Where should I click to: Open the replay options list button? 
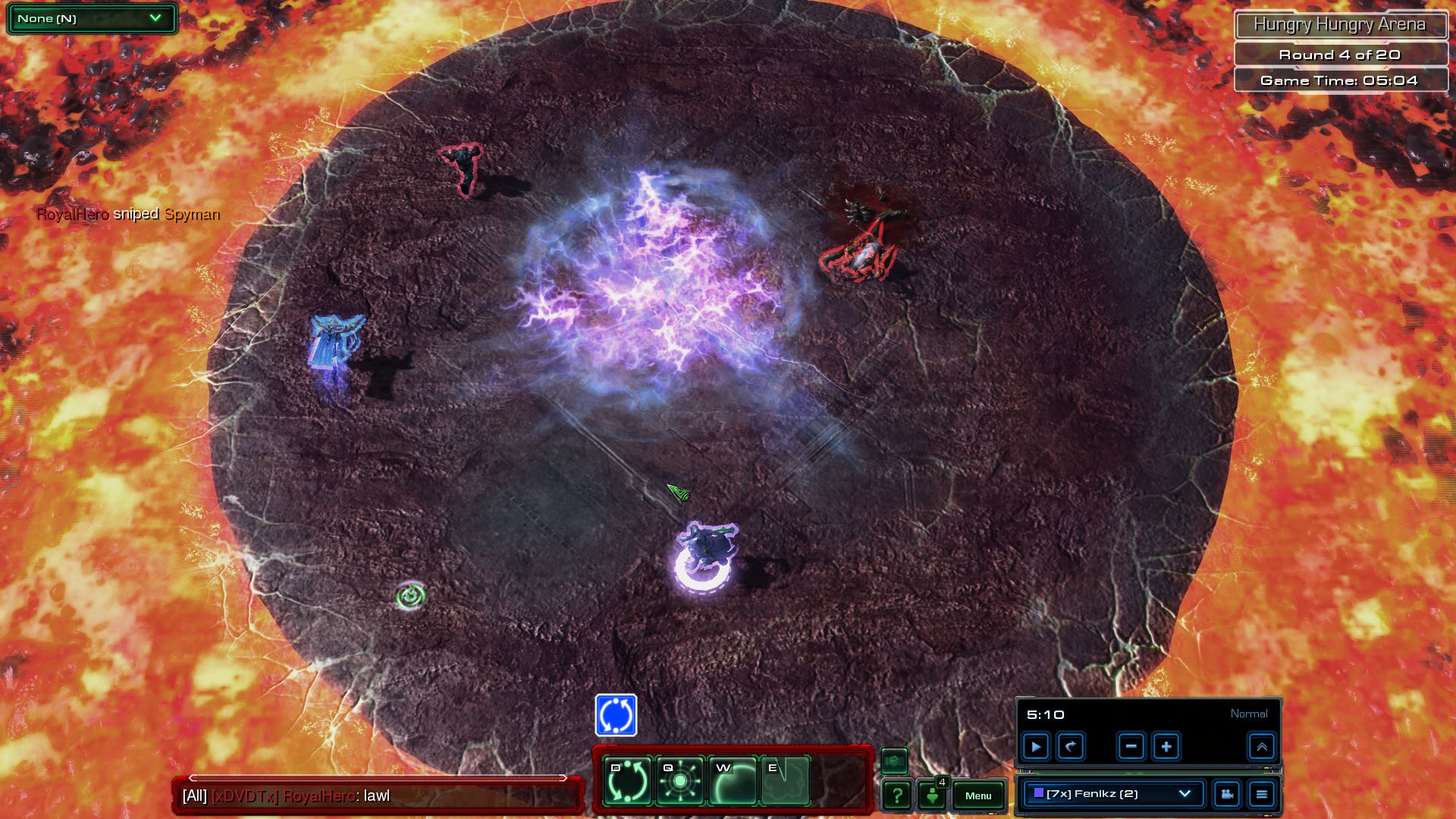[x=1262, y=794]
